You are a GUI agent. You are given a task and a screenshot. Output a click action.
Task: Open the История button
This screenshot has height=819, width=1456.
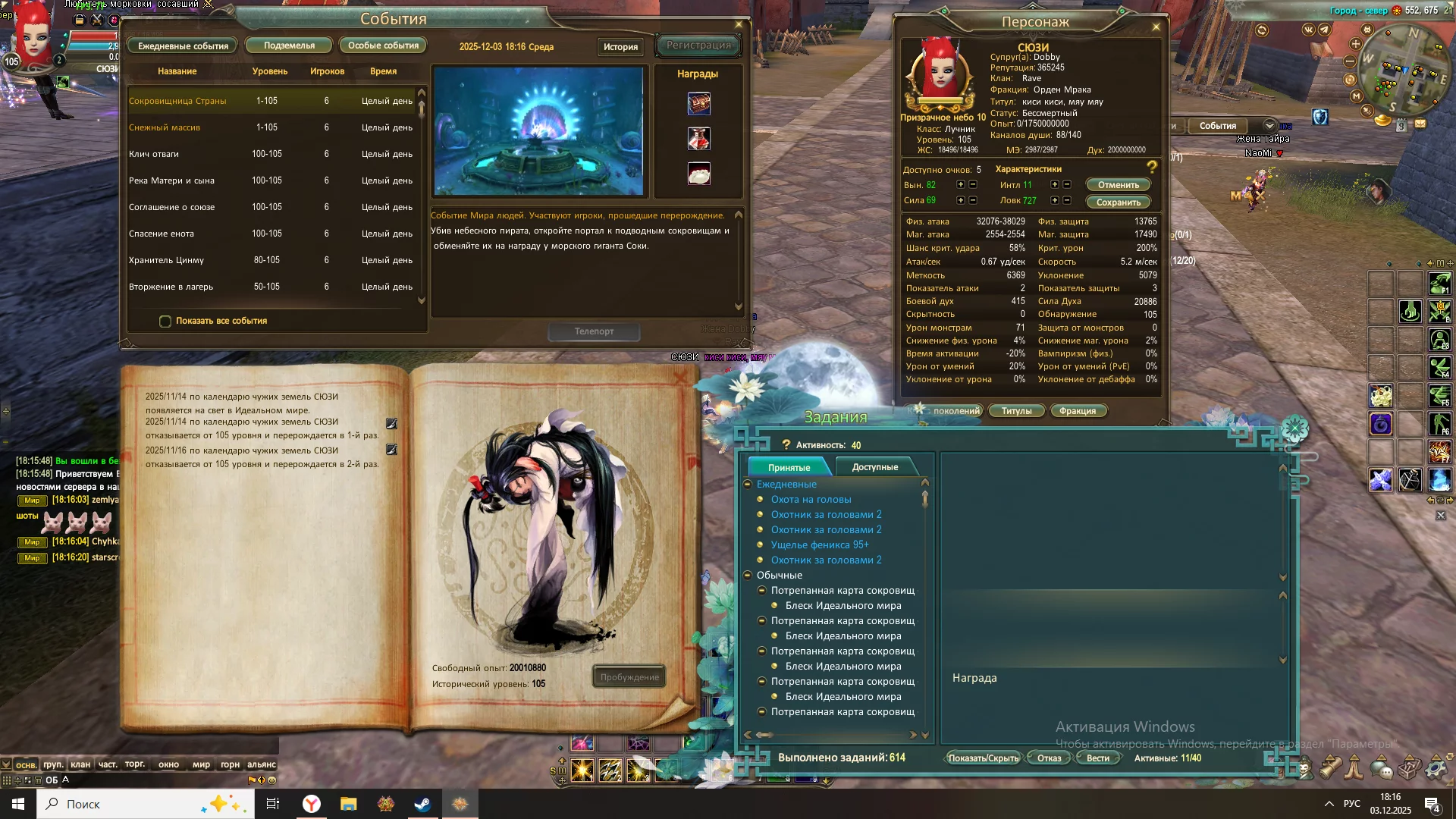tap(620, 47)
